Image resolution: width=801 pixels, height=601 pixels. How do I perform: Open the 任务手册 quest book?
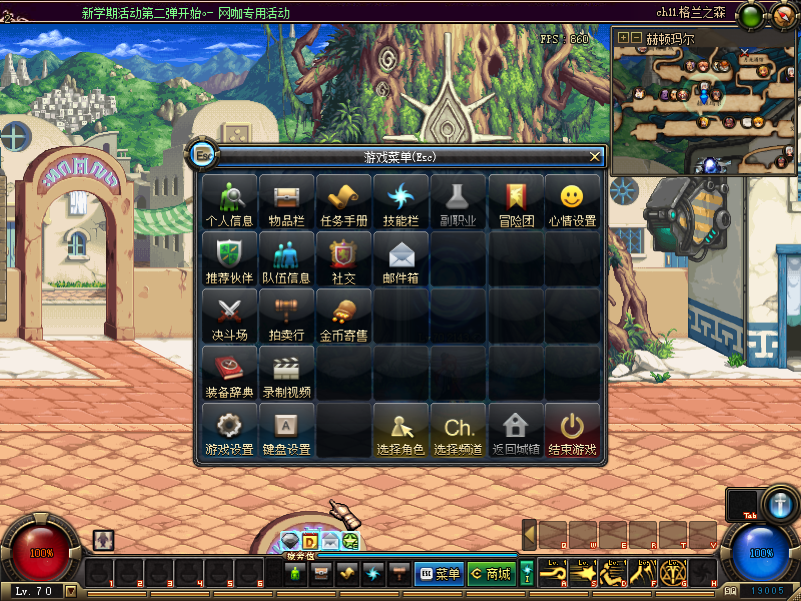[x=344, y=203]
